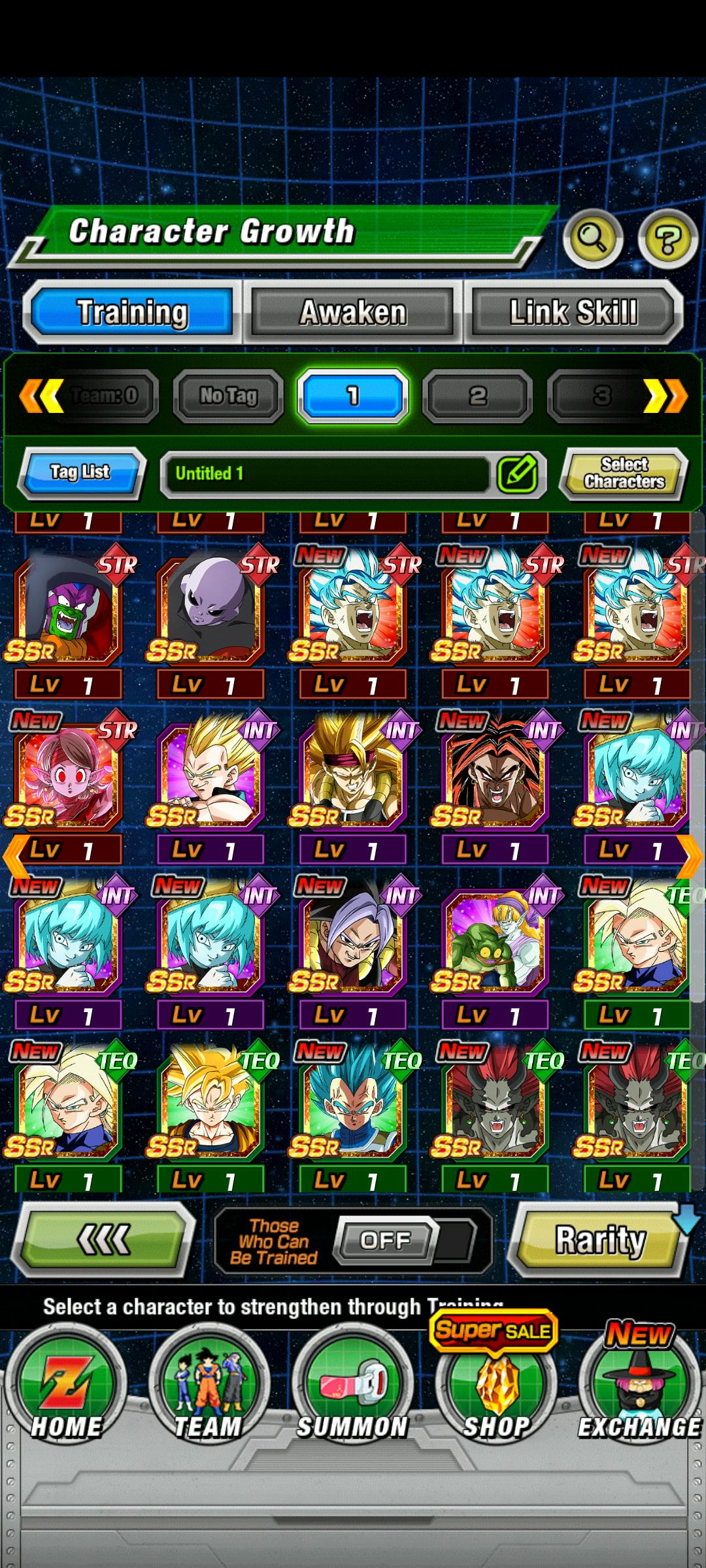
Task: Open the Tag List
Action: click(80, 472)
